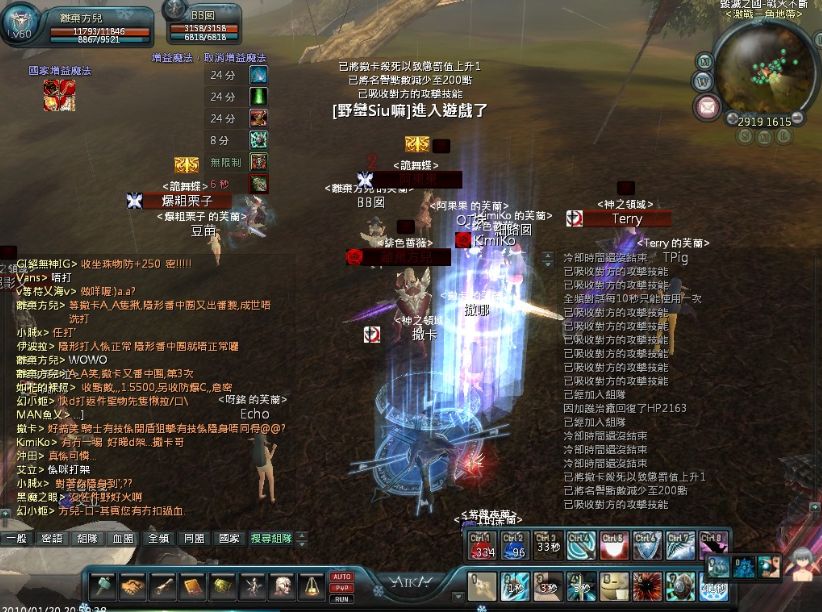Viewport: 822px width, 612px height.
Task: Open the 密語 whisper chat tab
Action: coord(52,538)
